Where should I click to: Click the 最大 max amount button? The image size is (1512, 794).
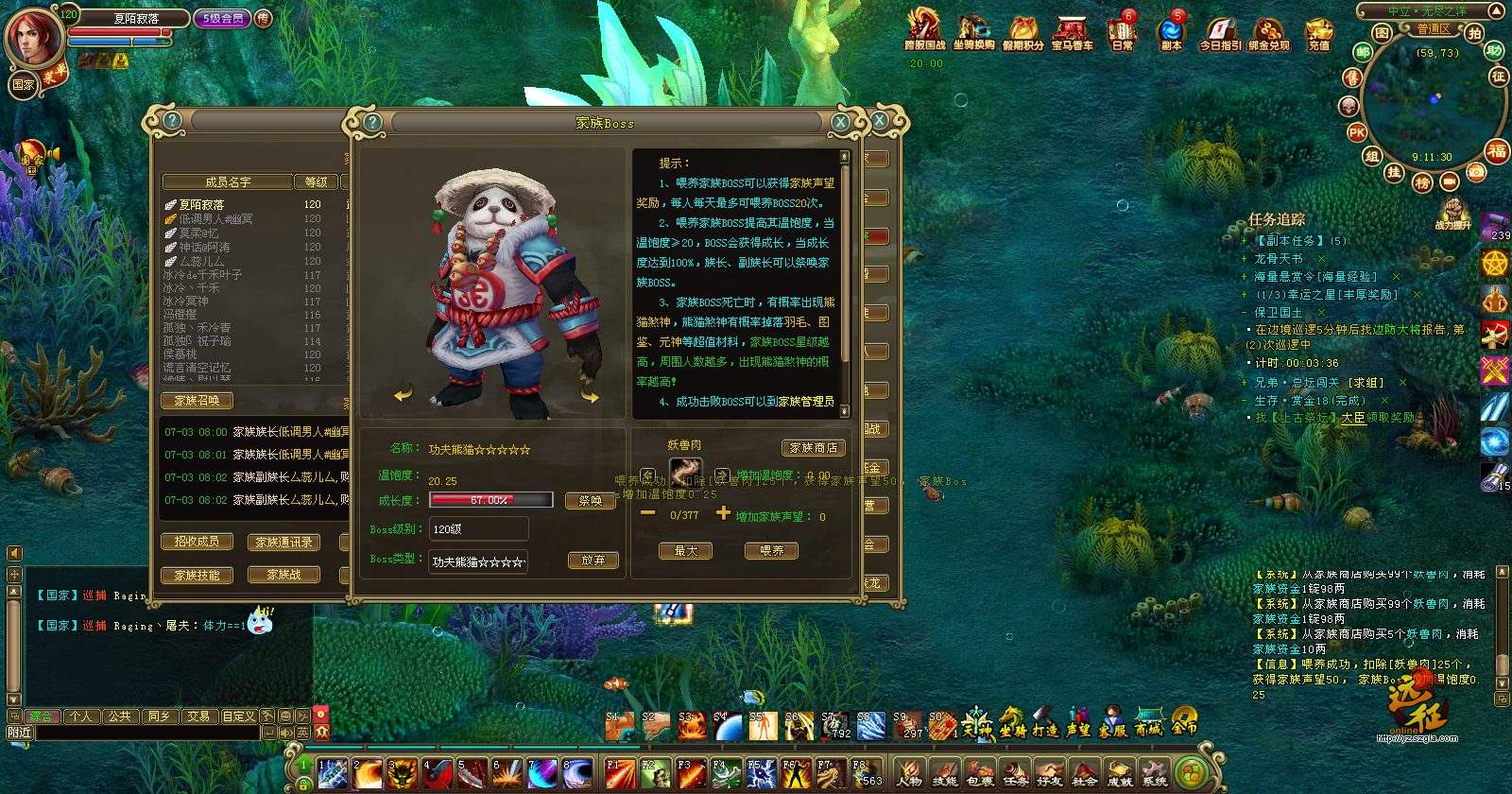[x=685, y=551]
